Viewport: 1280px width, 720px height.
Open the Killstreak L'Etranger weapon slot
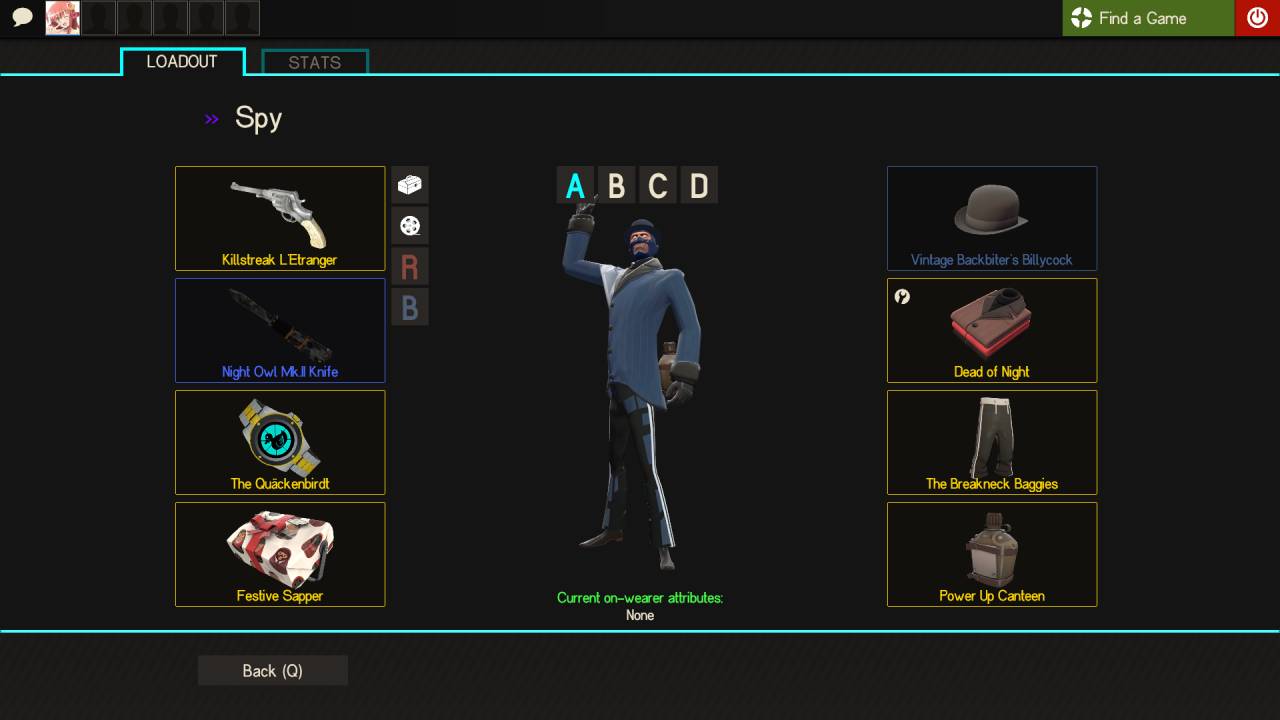click(280, 218)
